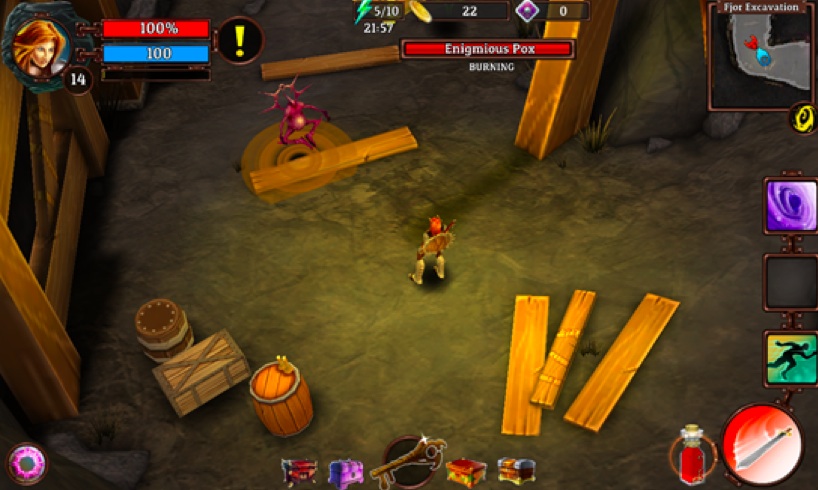Tap the gold ring icon below minimap

tap(803, 117)
